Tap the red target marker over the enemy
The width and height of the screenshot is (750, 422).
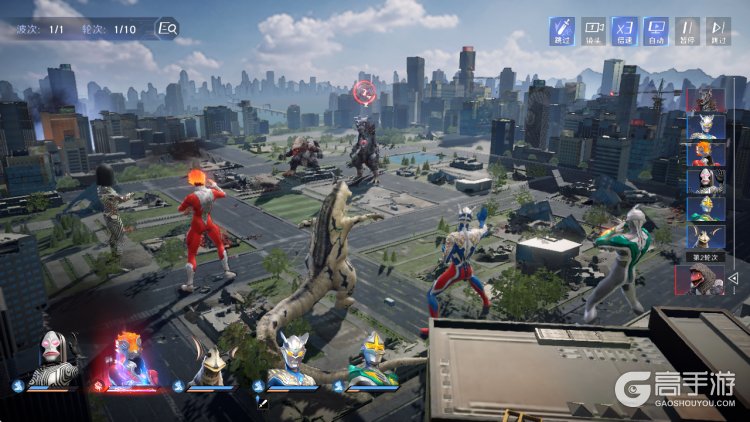[x=364, y=93]
